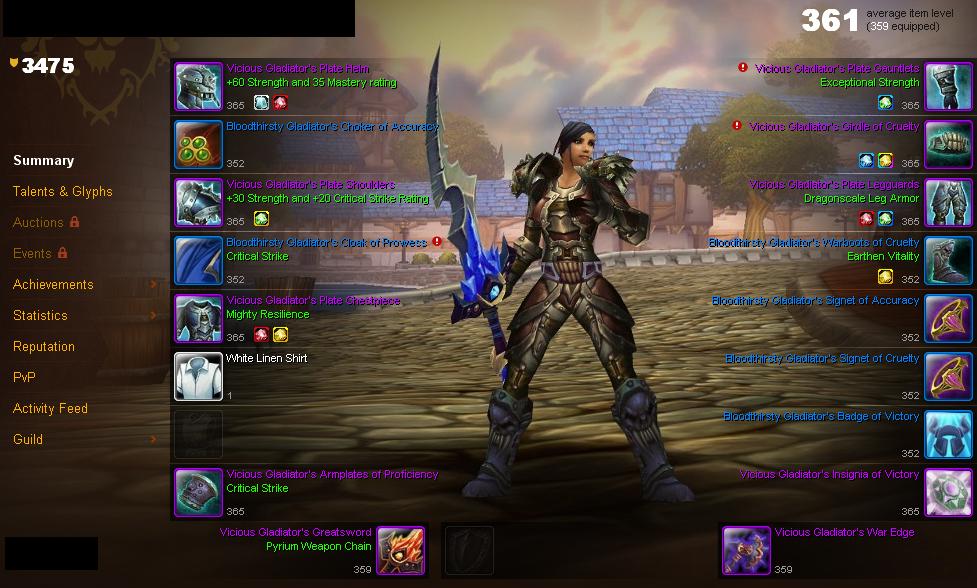Click the Badge of Victory trinket icon
Viewport: 977px width, 588px height.
949,435
